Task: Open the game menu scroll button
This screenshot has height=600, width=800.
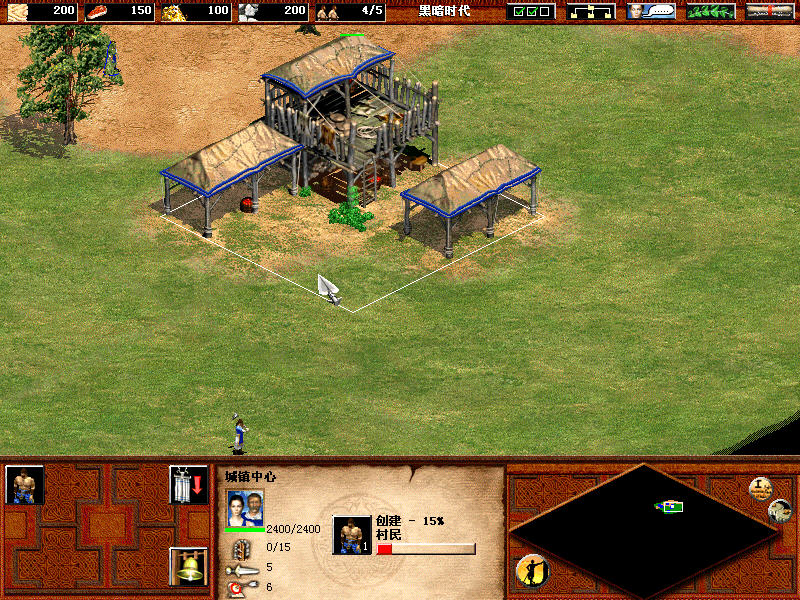Action: tap(770, 11)
